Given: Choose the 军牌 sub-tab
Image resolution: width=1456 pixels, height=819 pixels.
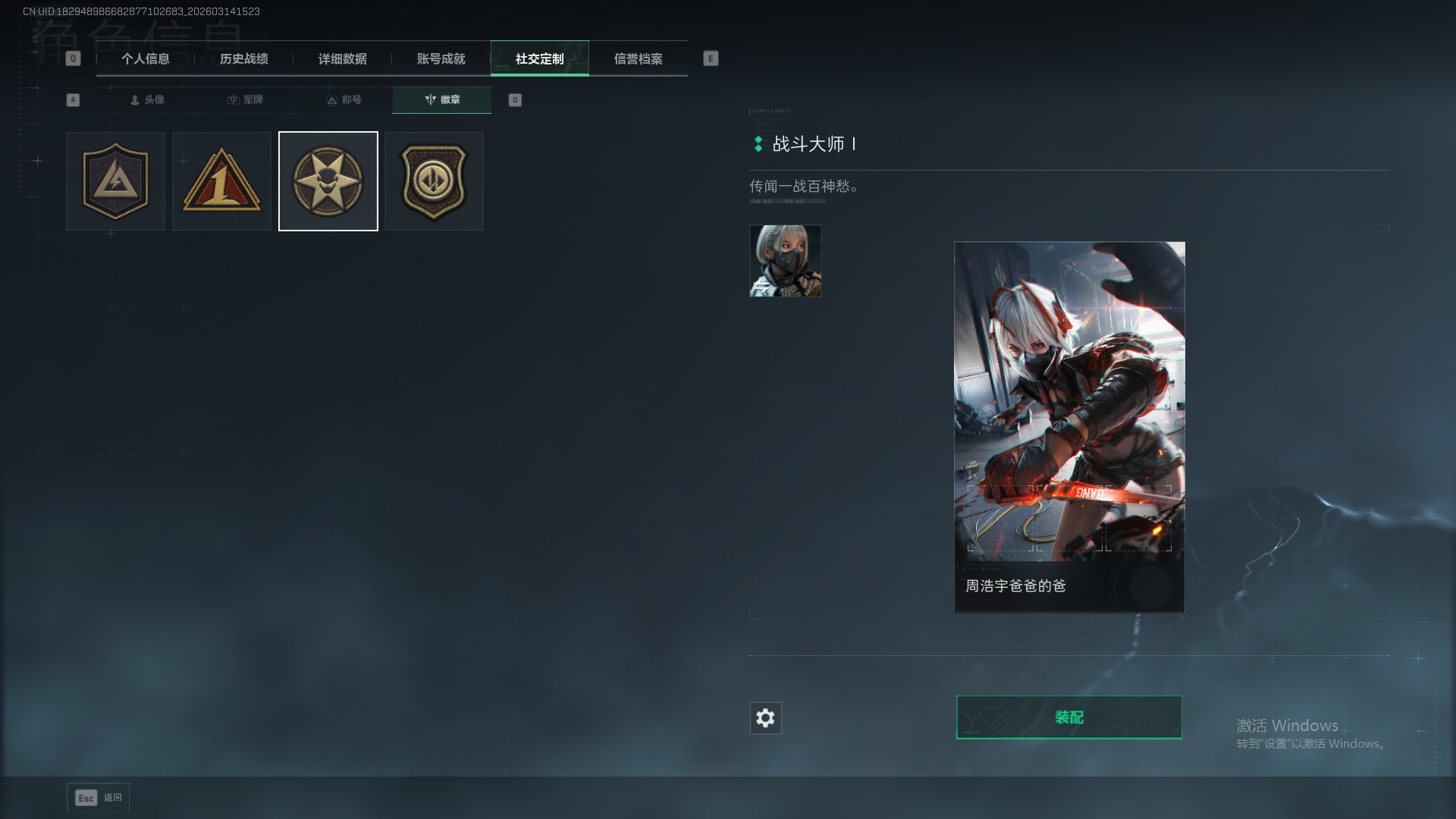Looking at the screenshot, I should coord(245,100).
